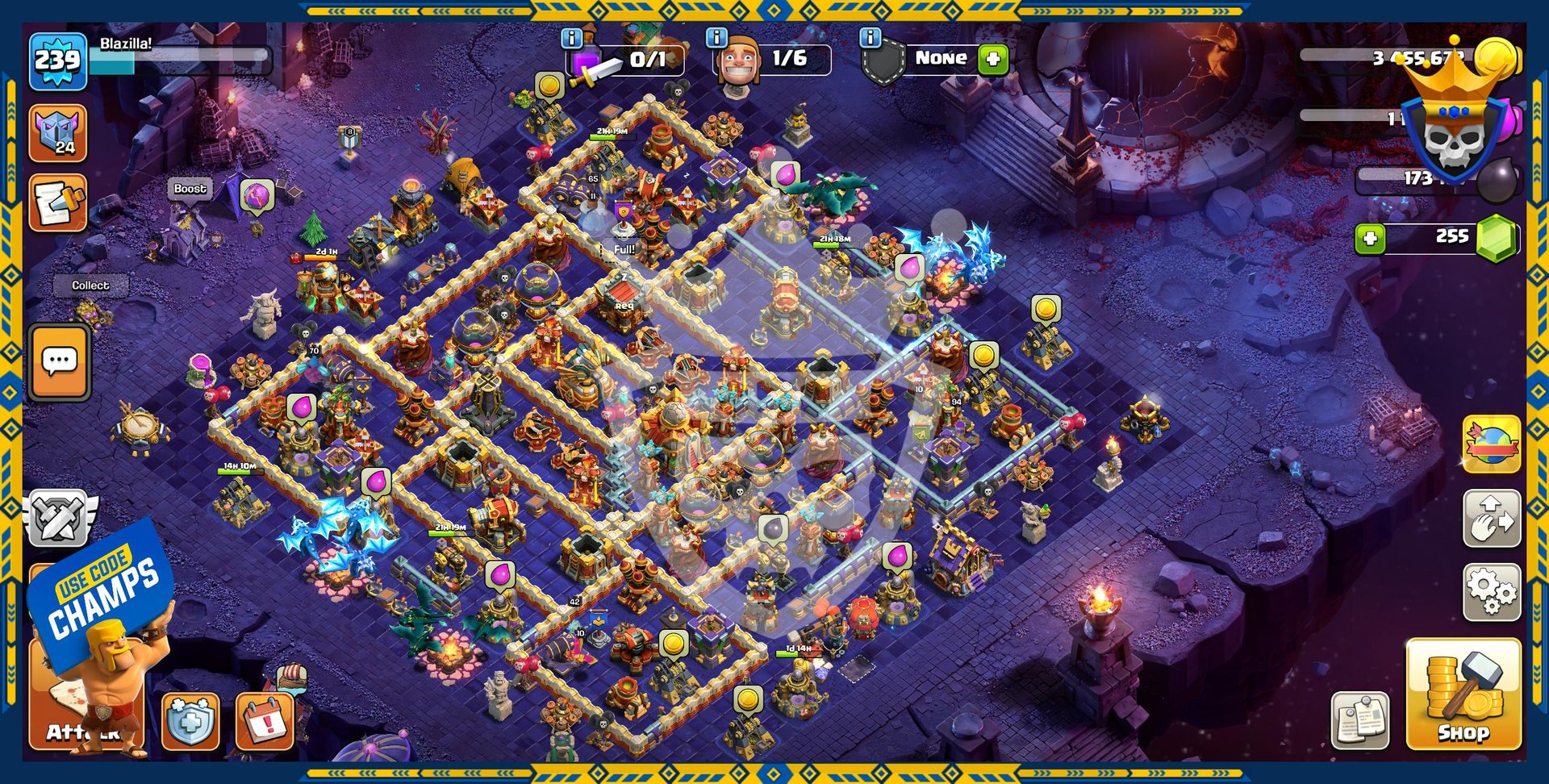This screenshot has height=784, width=1549.
Task: Open the Shop
Action: tap(1463, 694)
